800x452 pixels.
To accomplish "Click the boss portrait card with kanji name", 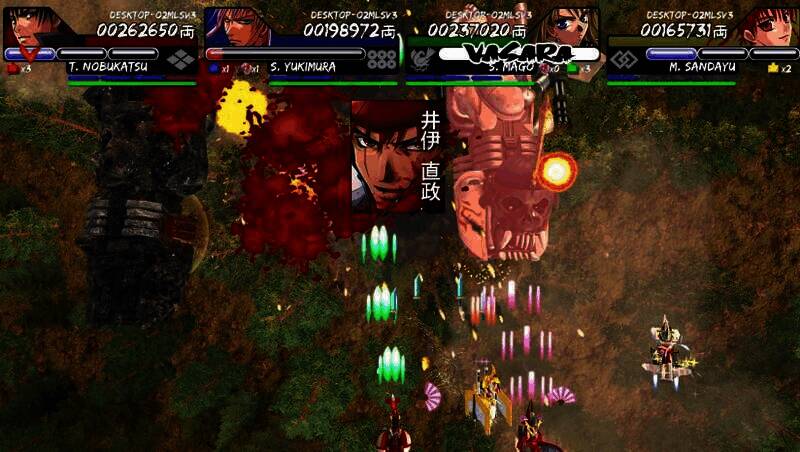I will [x=398, y=155].
